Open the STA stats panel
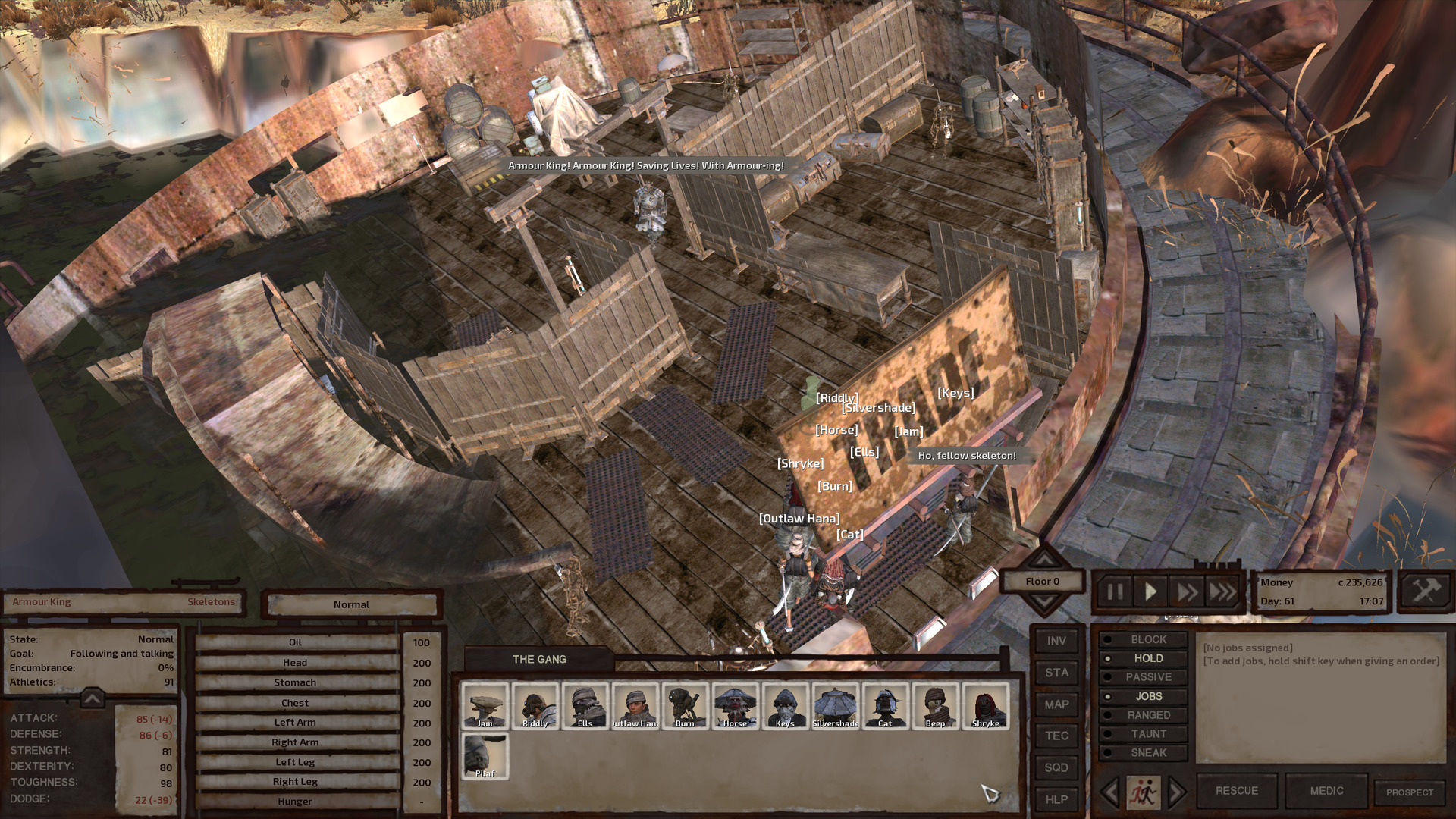This screenshot has width=1456, height=819. tap(1056, 673)
